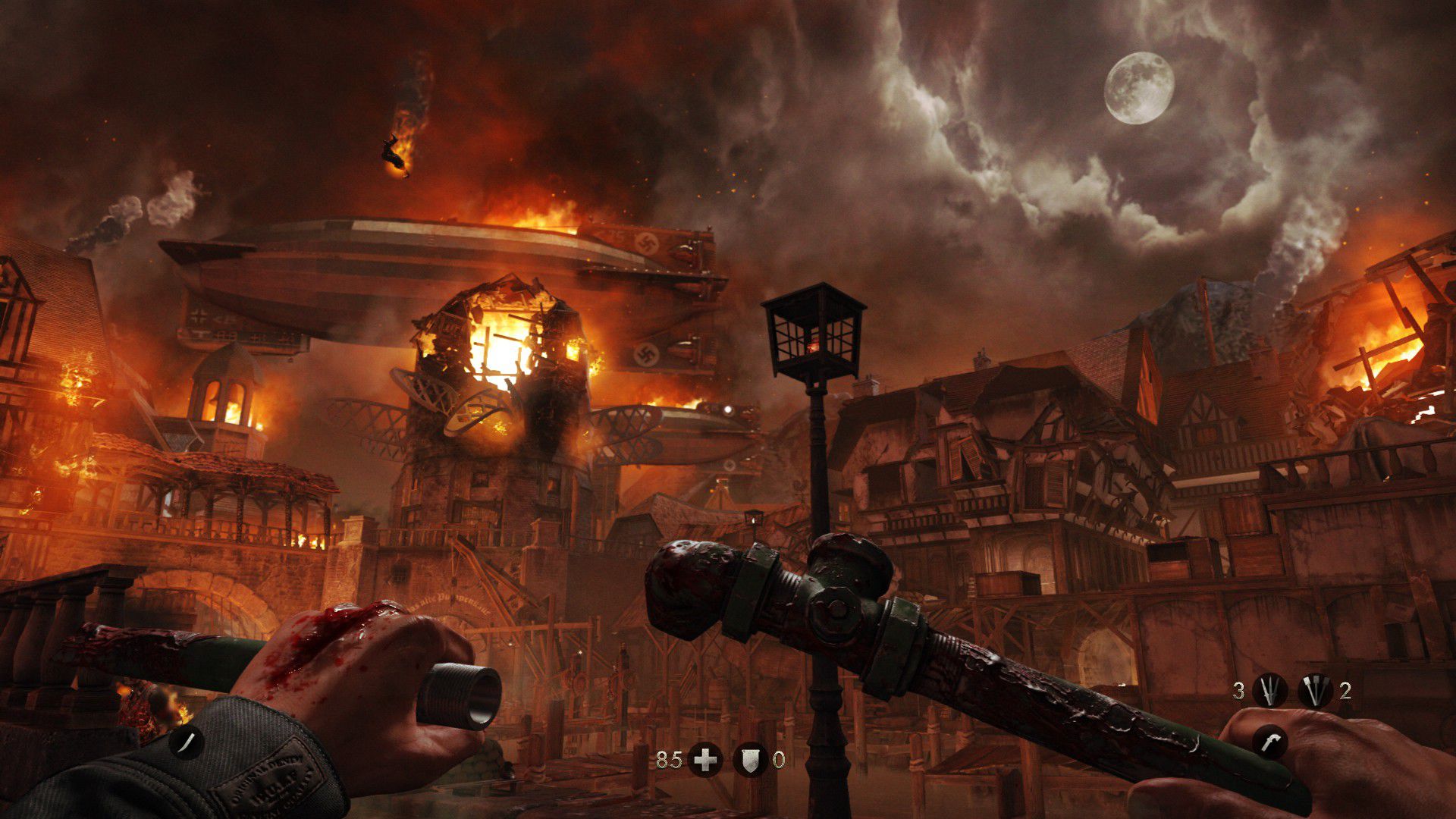1456x819 pixels.
Task: Click the armor shield icon
Action: coord(751,759)
